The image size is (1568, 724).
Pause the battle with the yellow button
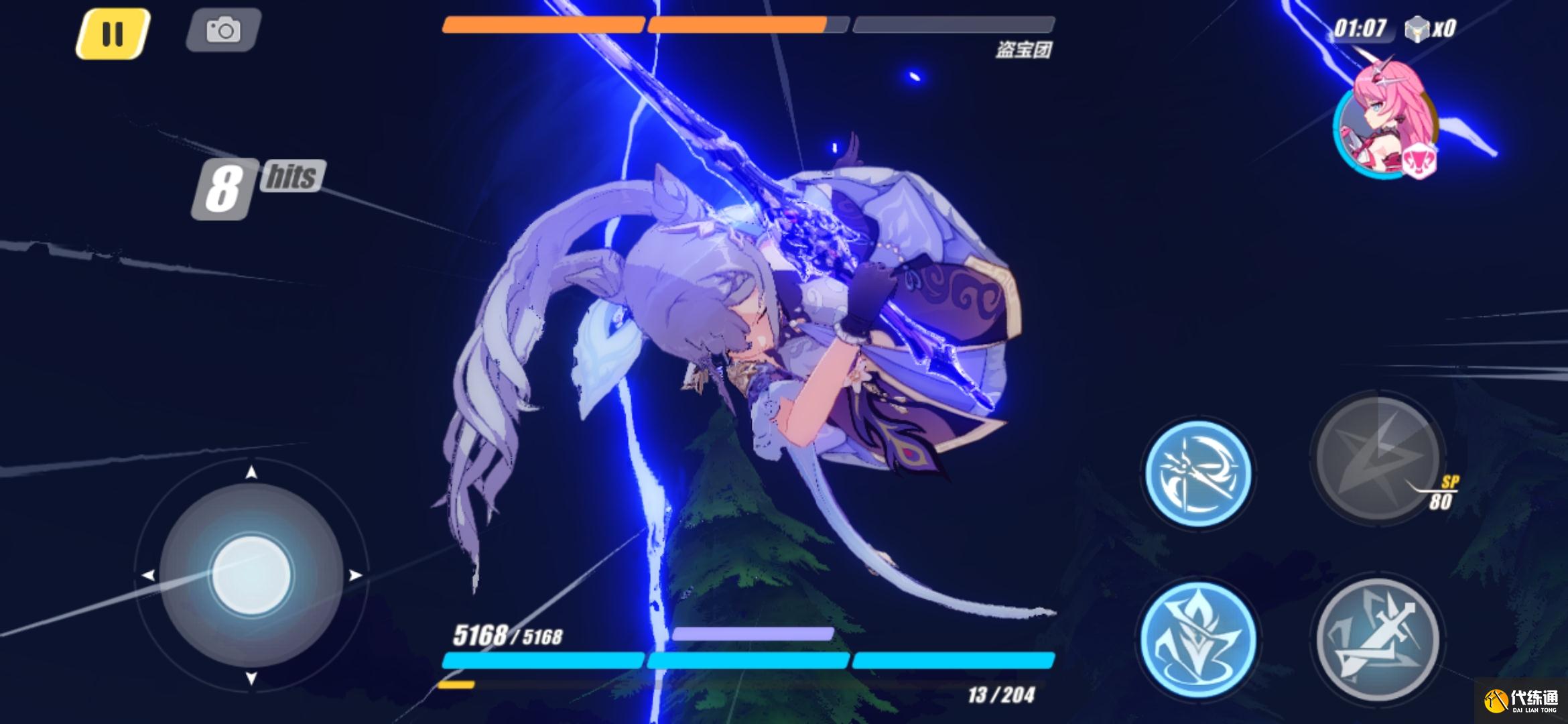click(113, 34)
